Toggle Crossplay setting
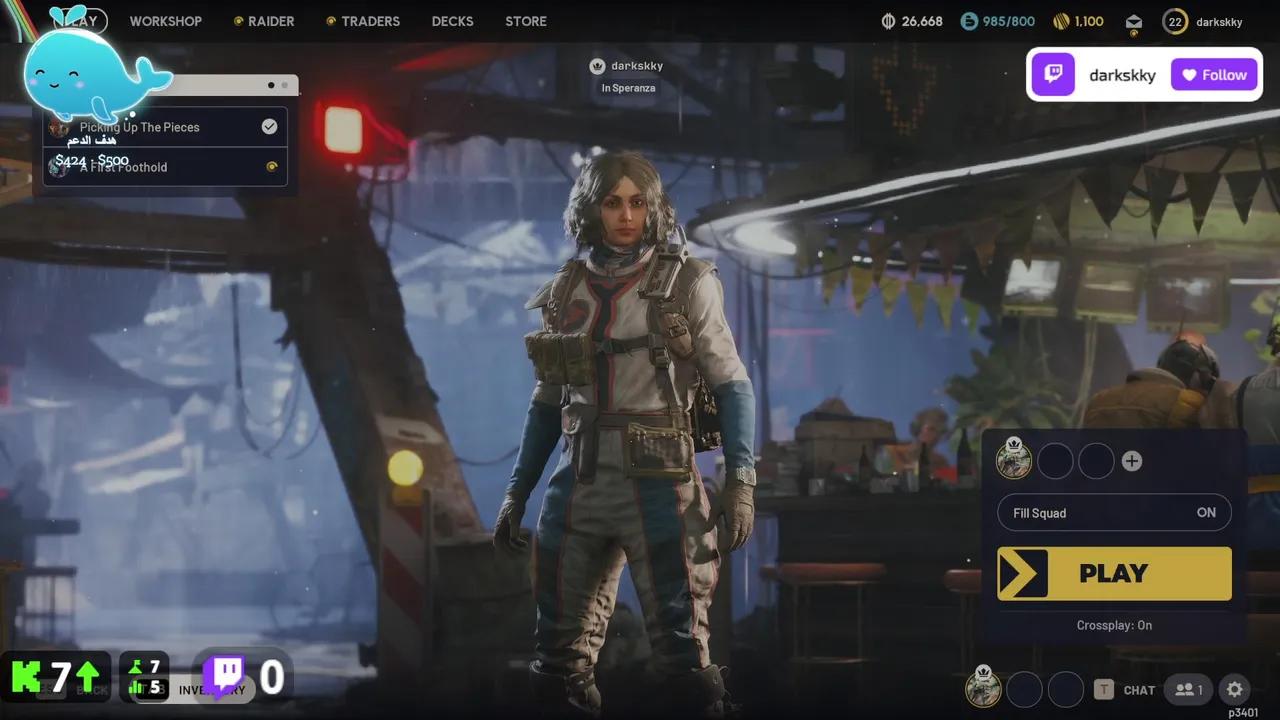 click(1114, 625)
